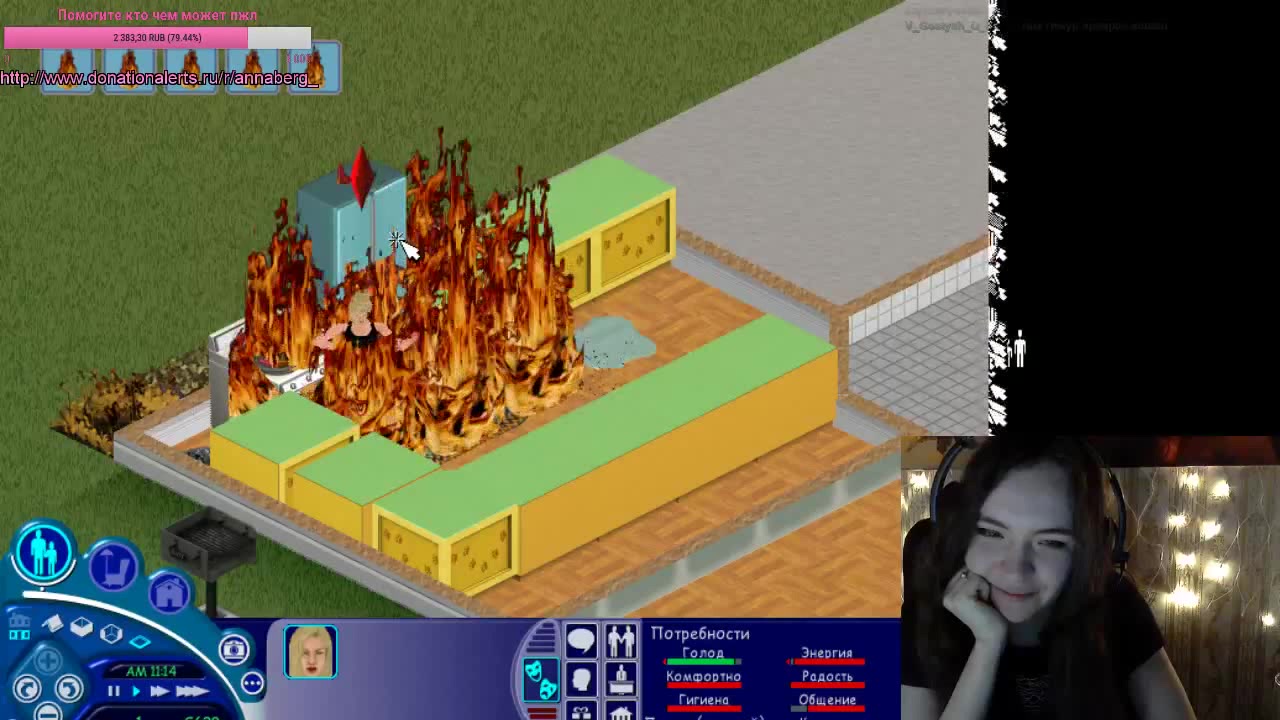Viewport: 1280px width, 720px height.
Task: Open the Relationships handshake tab
Action: 622,640
